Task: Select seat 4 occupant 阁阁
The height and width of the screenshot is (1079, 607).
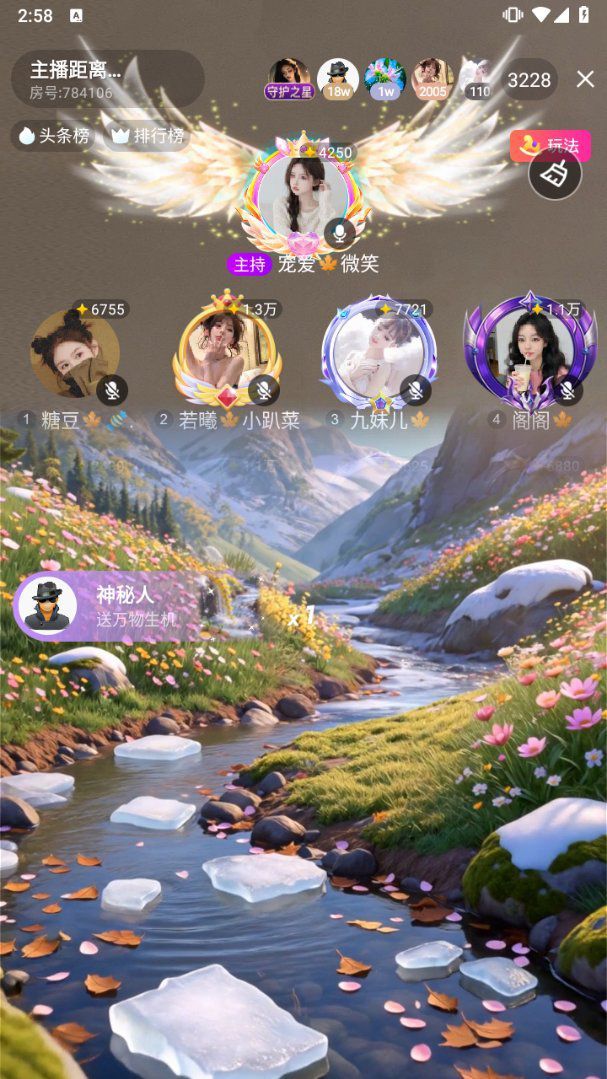Action: pyautogui.click(x=530, y=353)
